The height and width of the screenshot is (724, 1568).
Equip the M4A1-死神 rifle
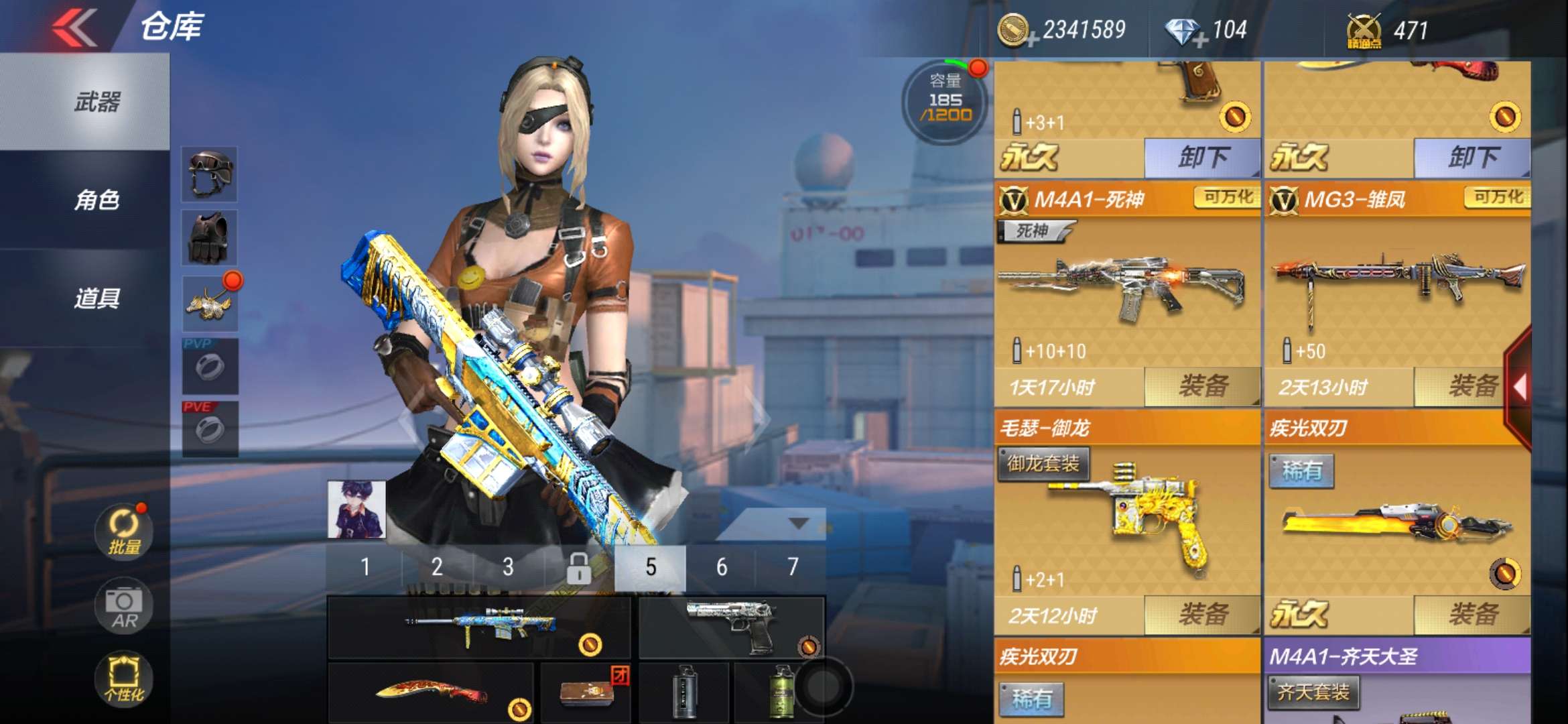tap(1202, 387)
